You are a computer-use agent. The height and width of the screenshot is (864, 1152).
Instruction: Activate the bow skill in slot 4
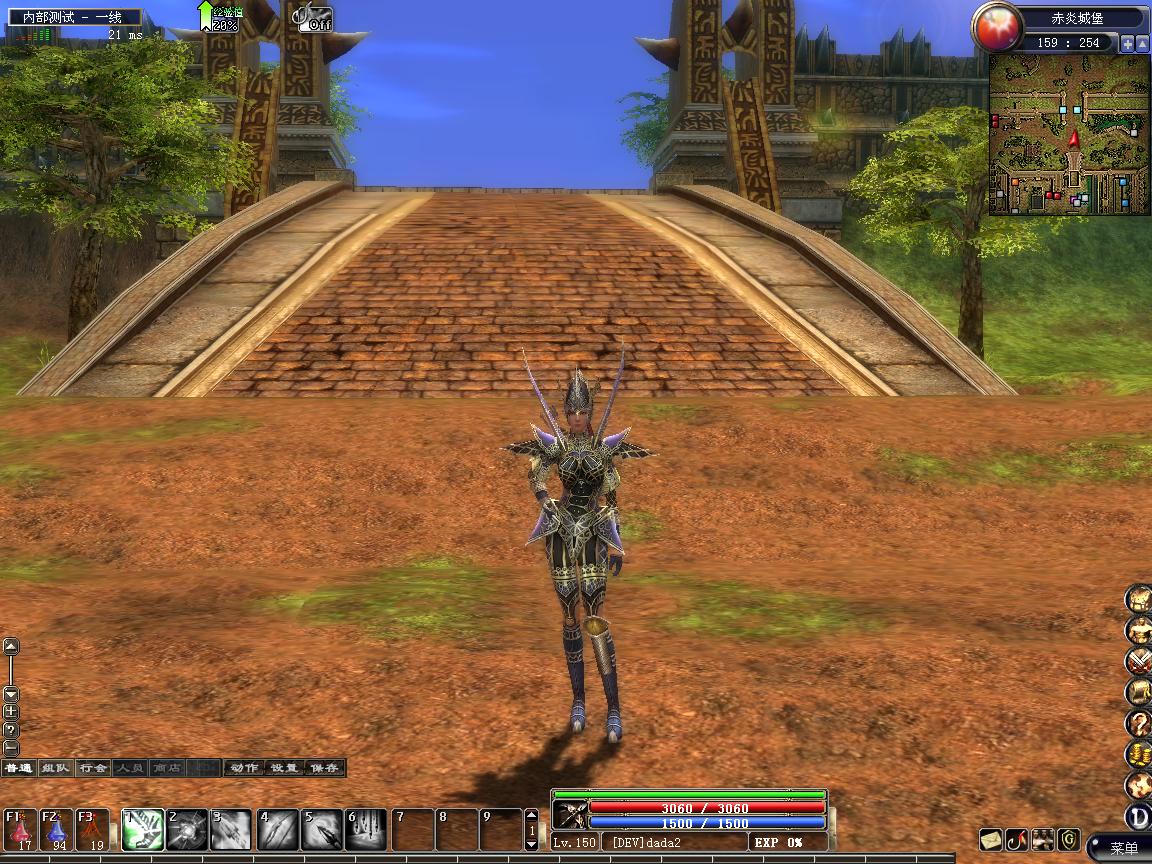pos(278,830)
